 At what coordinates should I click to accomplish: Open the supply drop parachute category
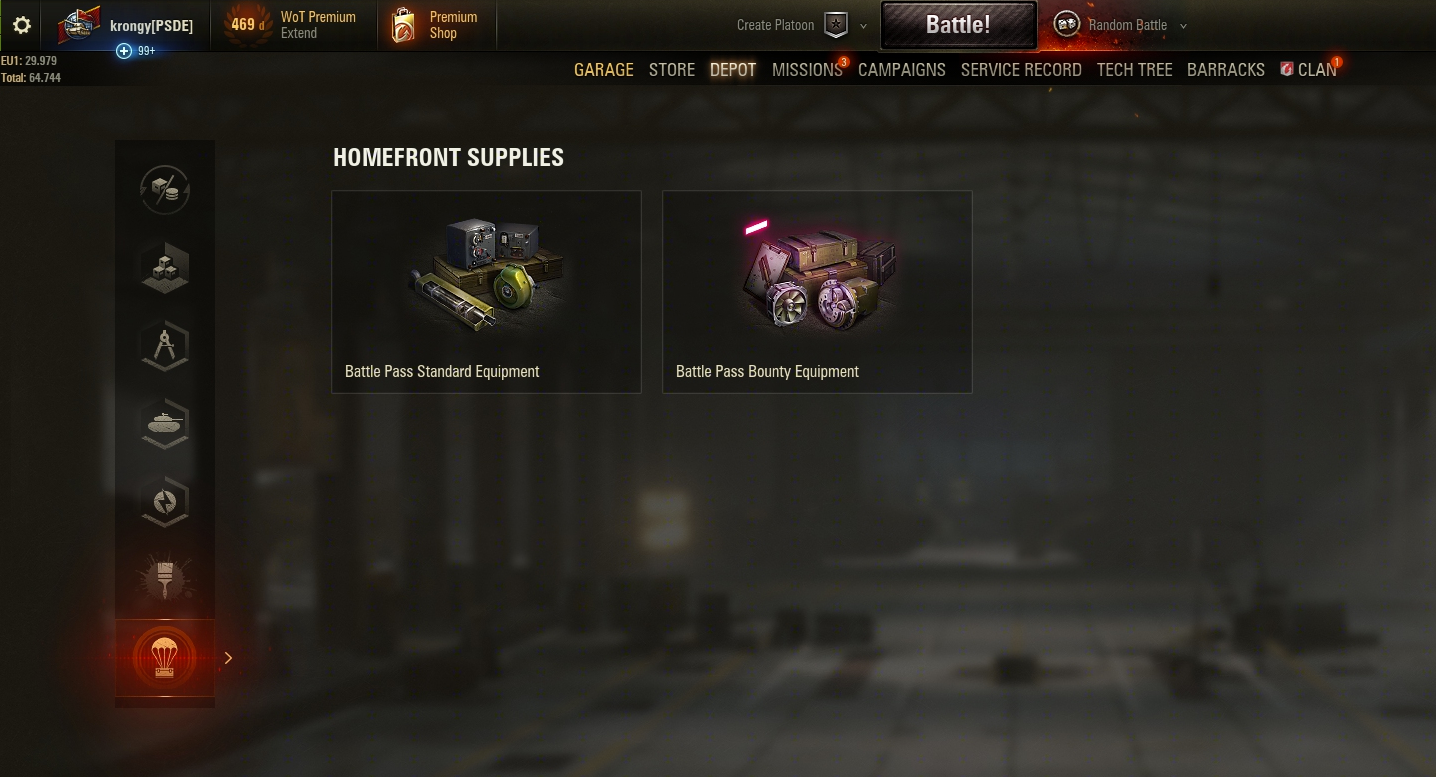(x=164, y=657)
